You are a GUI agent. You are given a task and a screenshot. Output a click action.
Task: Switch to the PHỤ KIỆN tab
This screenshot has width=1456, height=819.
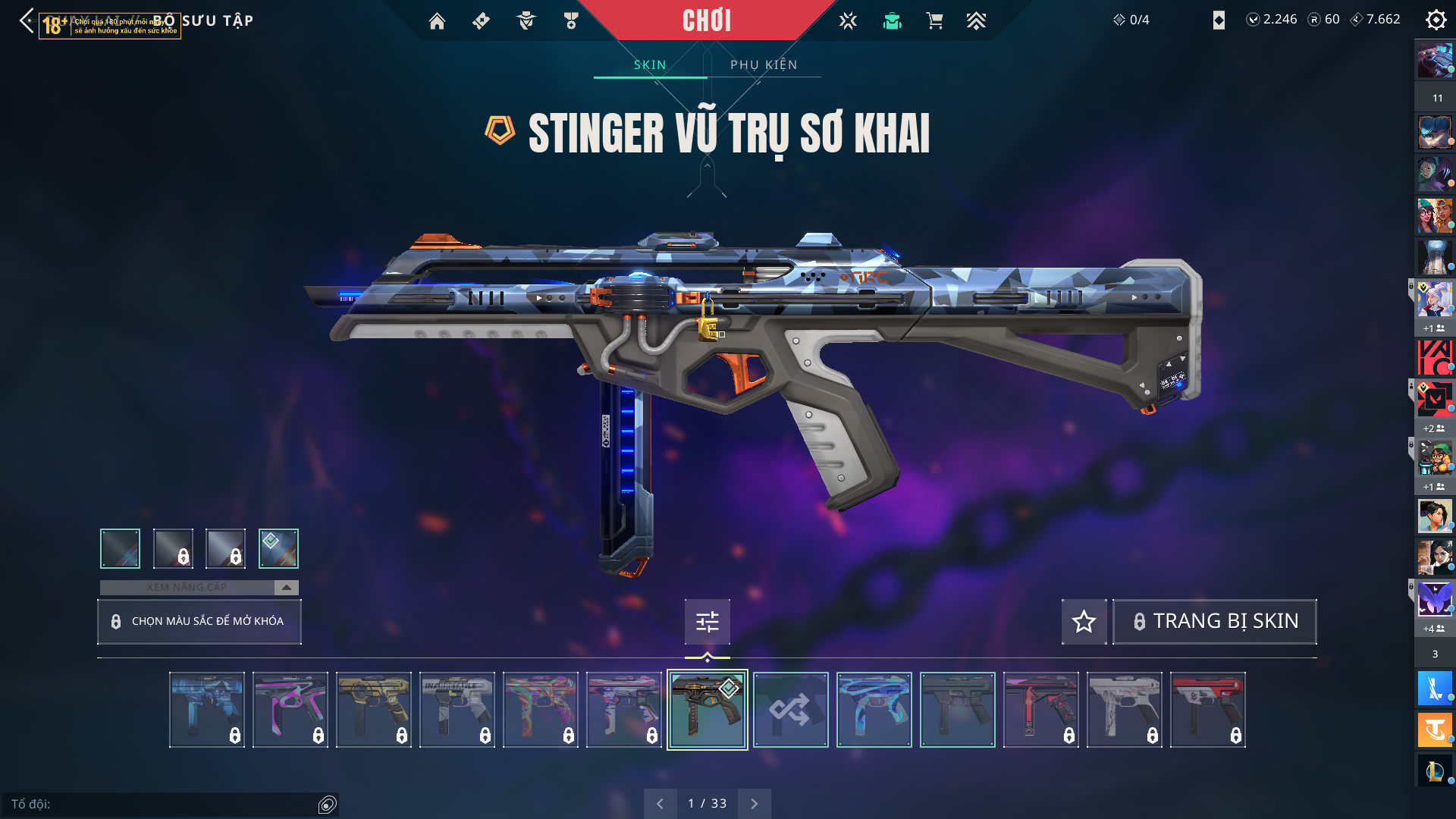[x=764, y=65]
